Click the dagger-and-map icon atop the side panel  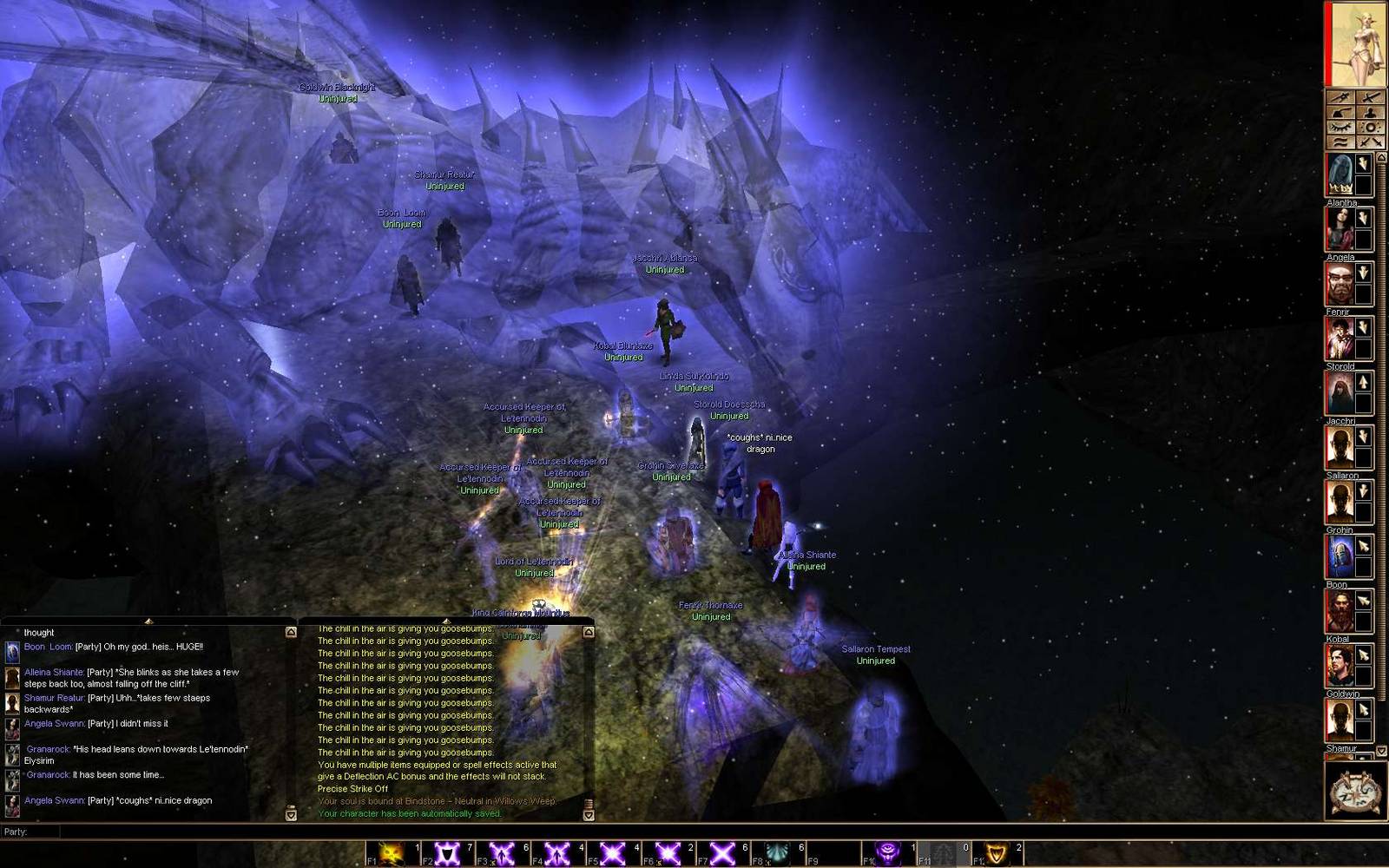(1340, 97)
